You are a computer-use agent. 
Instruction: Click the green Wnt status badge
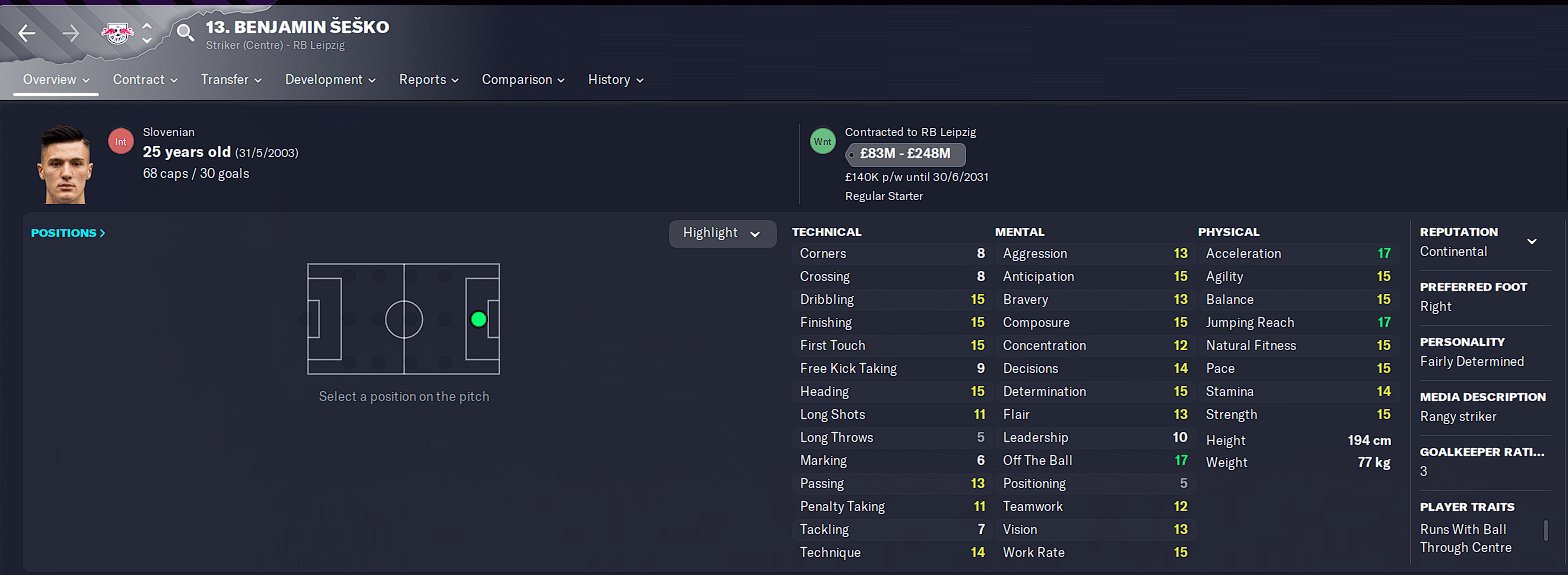tap(822, 142)
